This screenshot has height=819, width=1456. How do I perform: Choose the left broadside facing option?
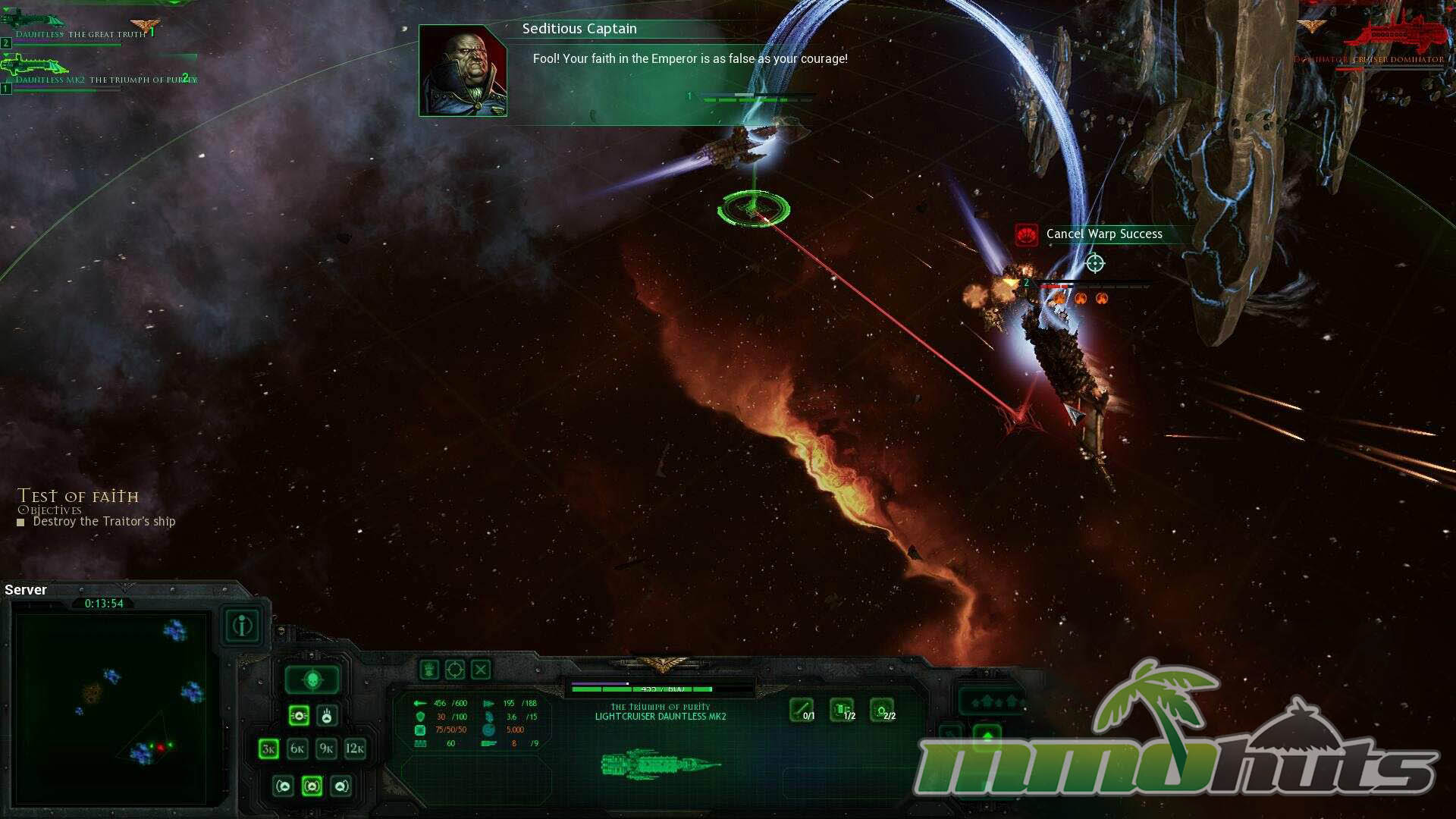pos(283,786)
